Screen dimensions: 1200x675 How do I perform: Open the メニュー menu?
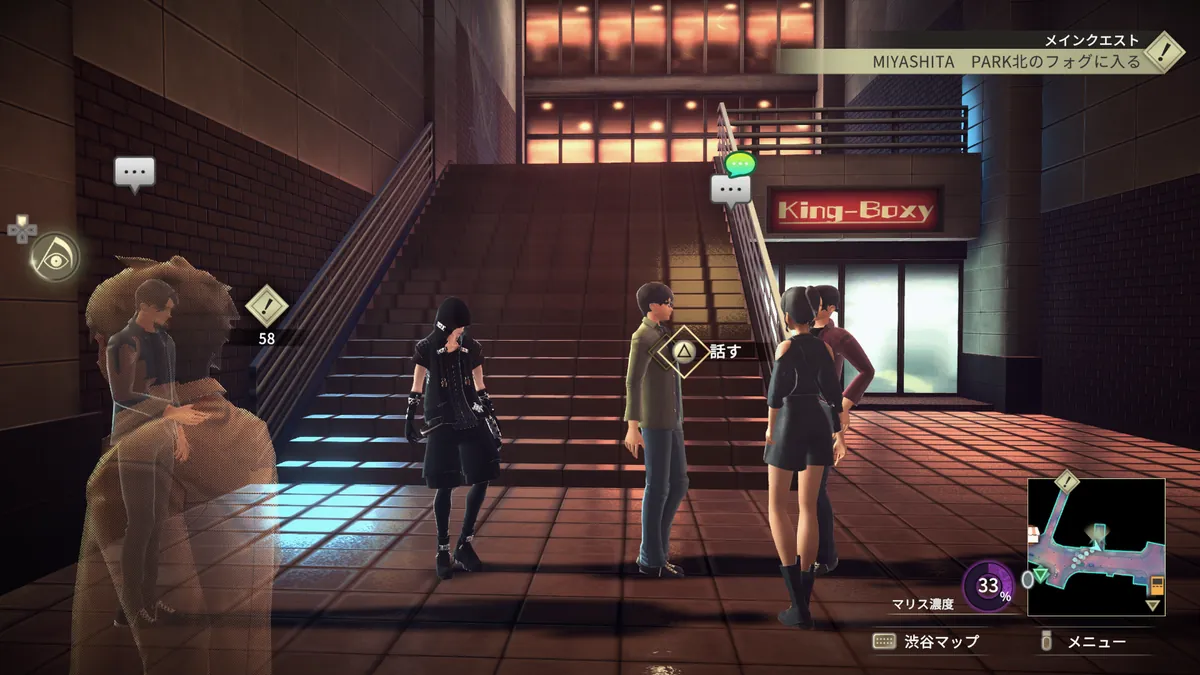pyautogui.click(x=1084, y=642)
